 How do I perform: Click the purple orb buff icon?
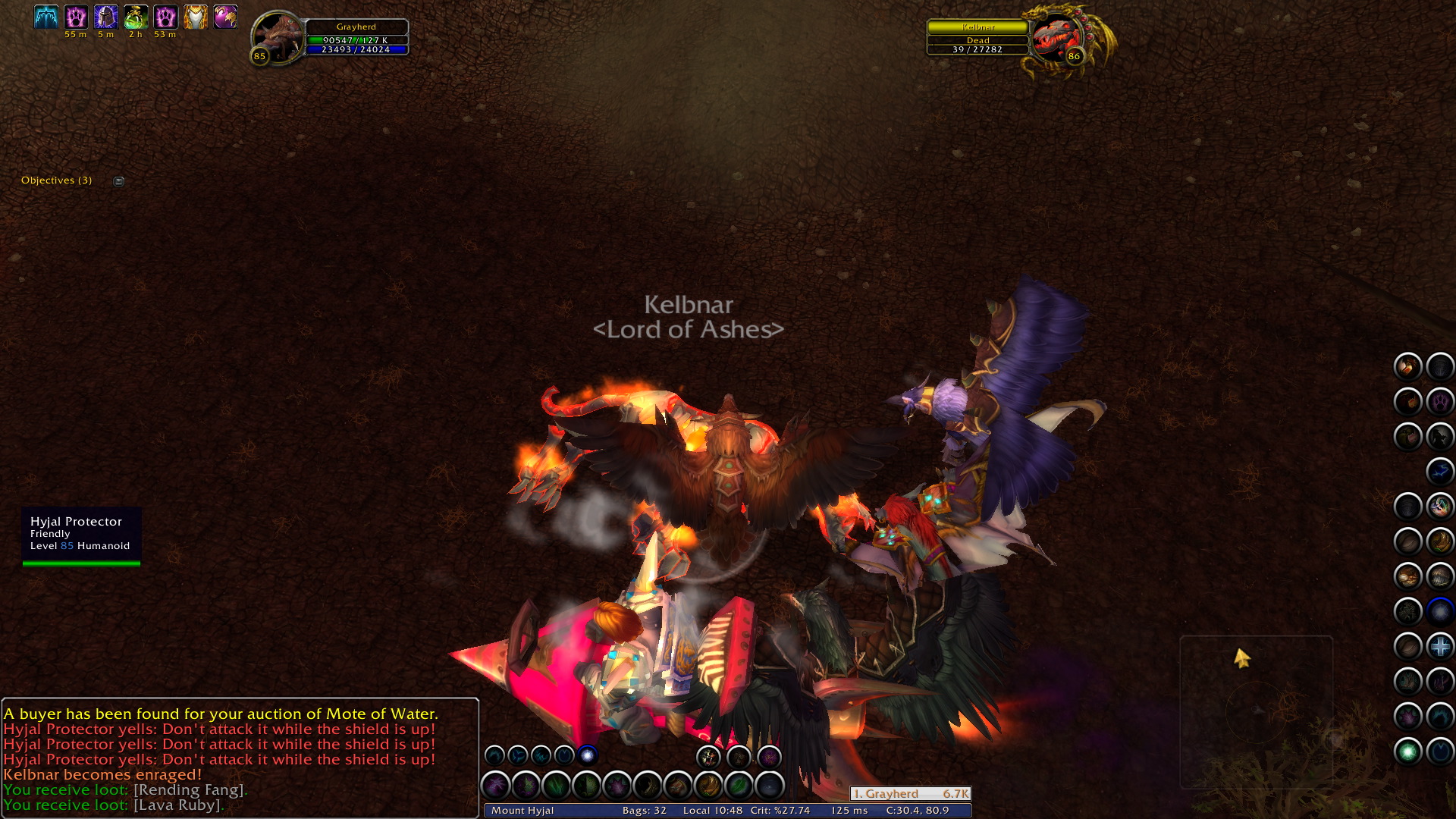(x=225, y=17)
